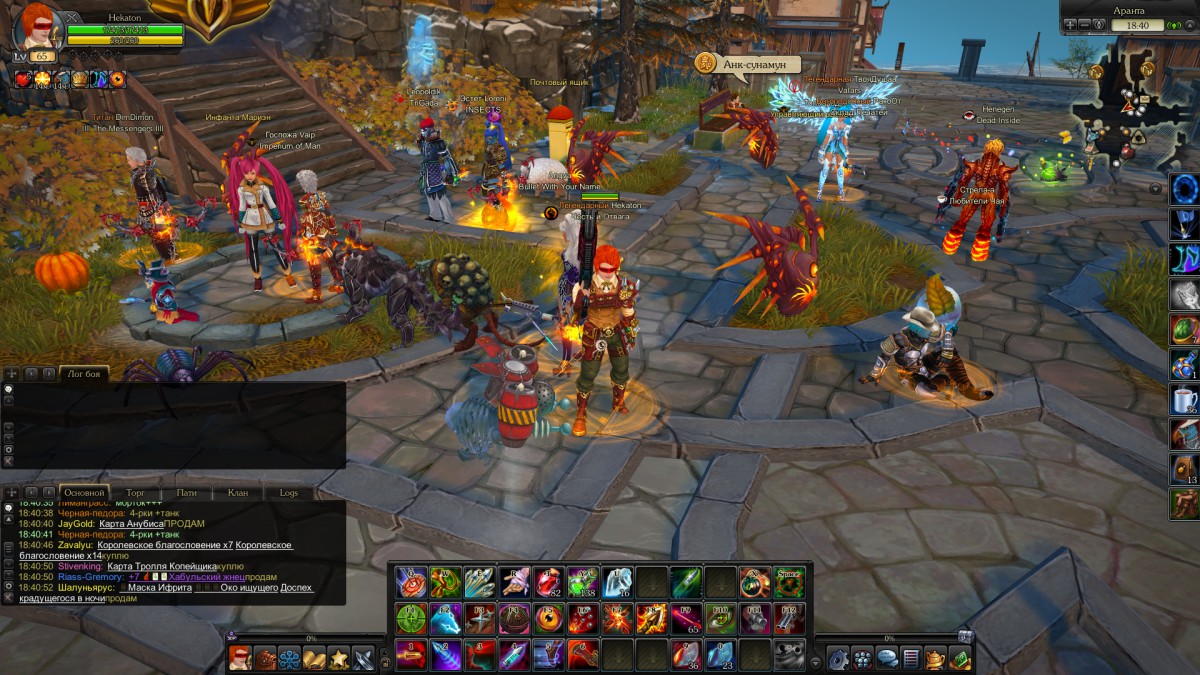The image size is (1200, 675).
Task: Select the Лог боя combat log tab
Action: click(83, 373)
